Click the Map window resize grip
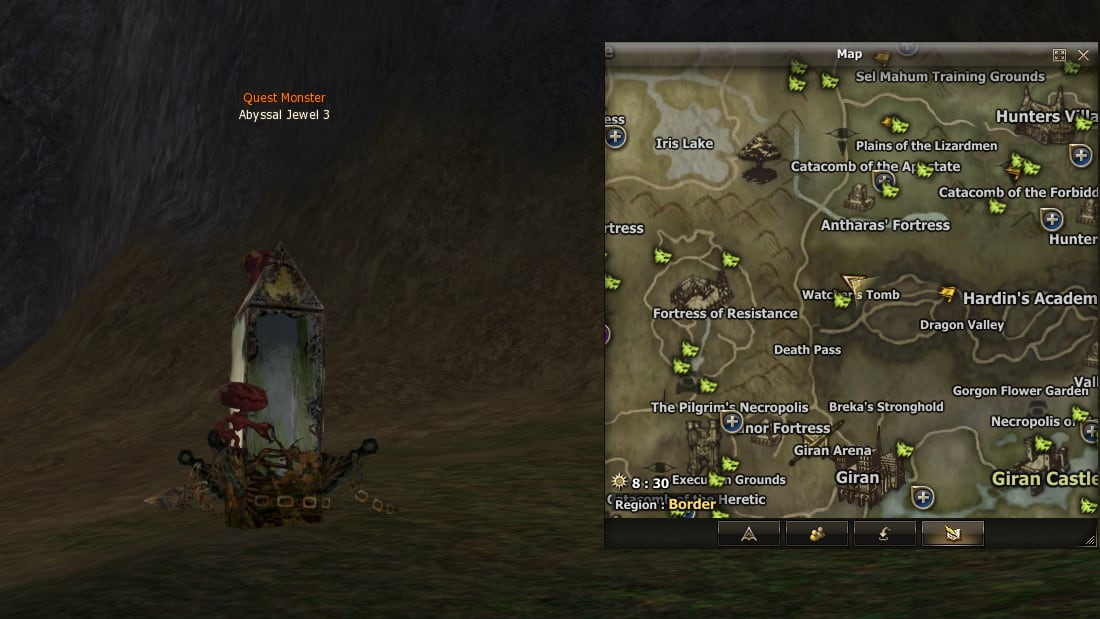This screenshot has width=1100, height=619. point(1089,540)
